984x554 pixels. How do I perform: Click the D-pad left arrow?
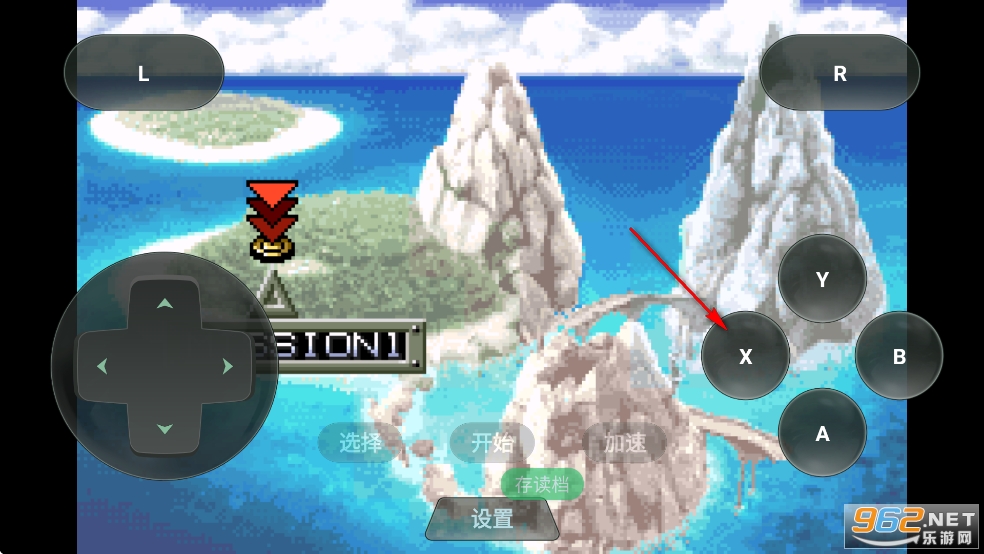pos(101,366)
